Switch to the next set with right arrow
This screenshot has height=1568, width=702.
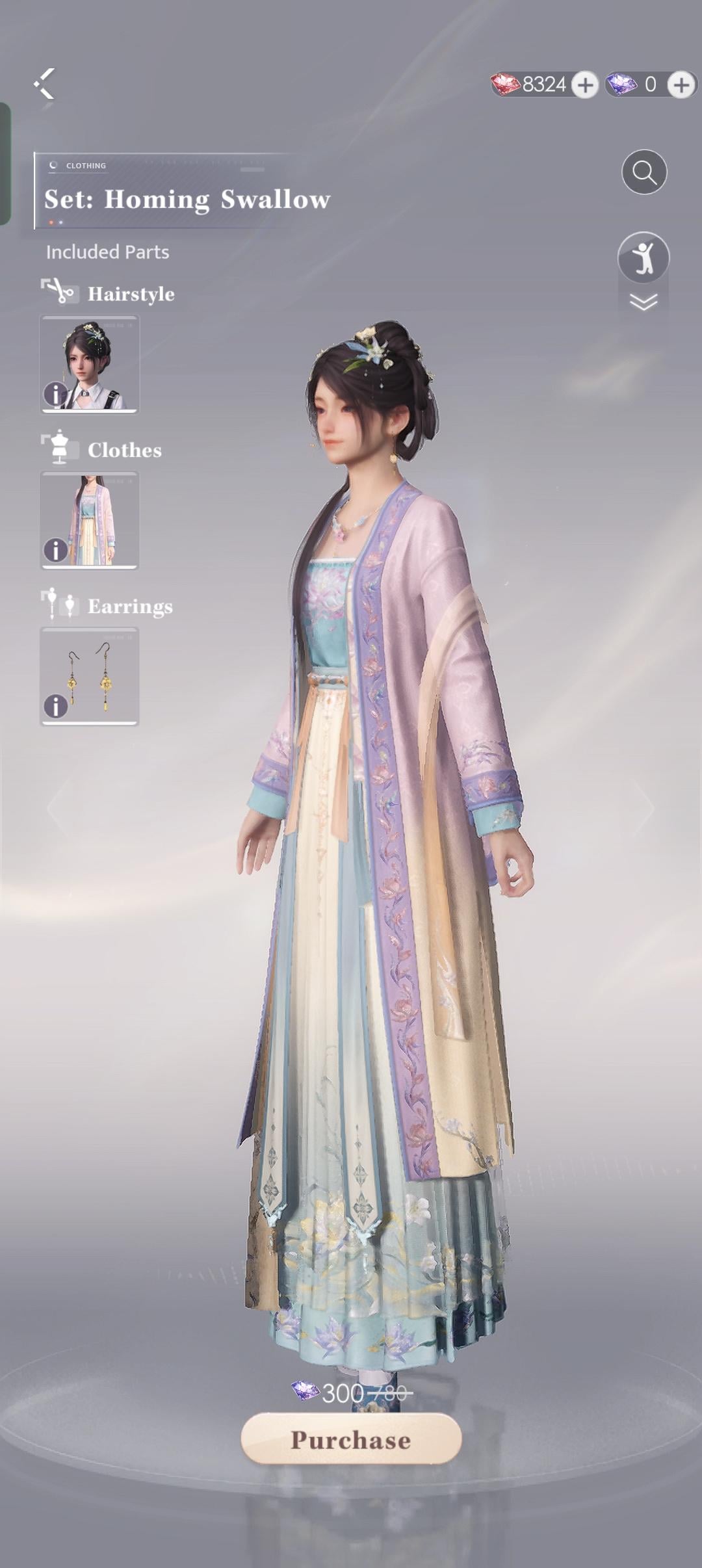[x=643, y=807]
